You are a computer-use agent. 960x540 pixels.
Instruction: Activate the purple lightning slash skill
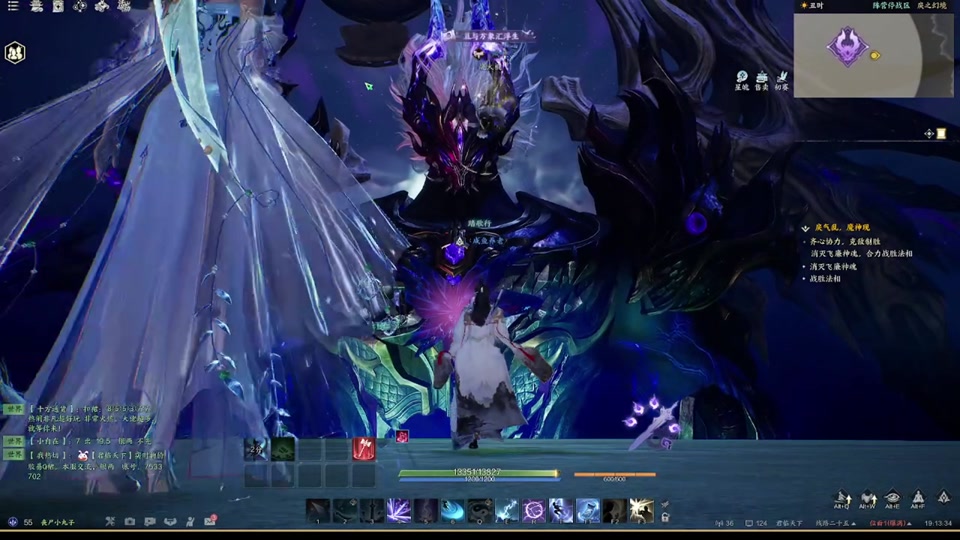coord(399,510)
